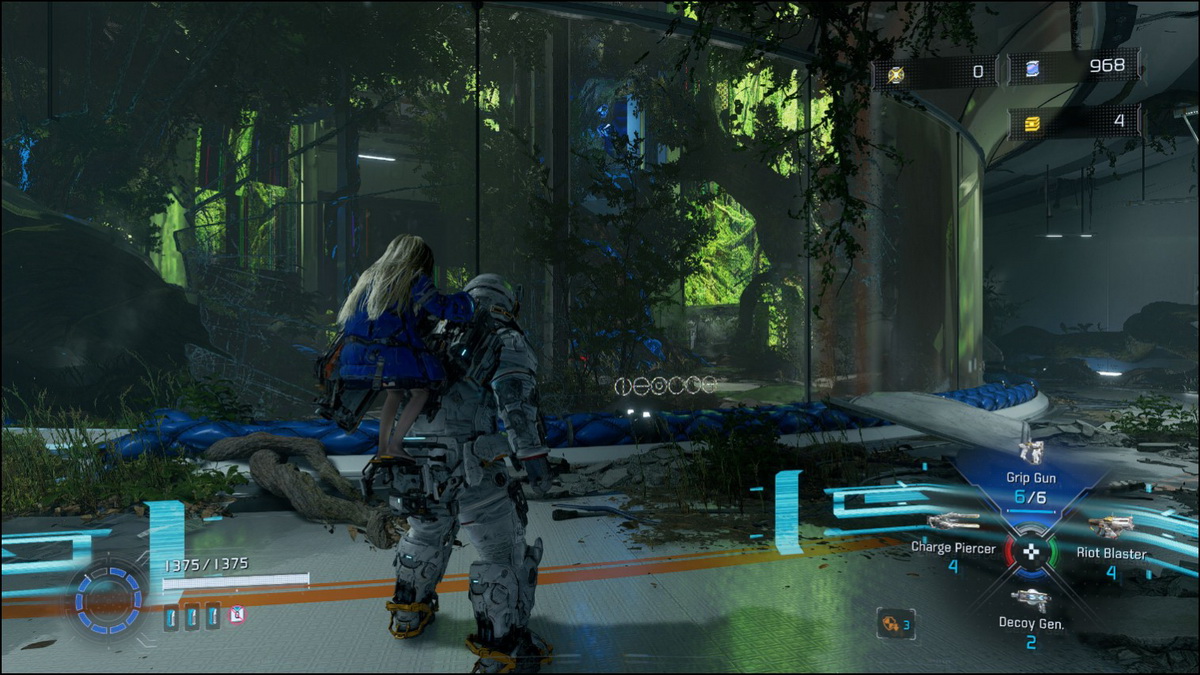Click the gold stacked-bars resource icon
The width and height of the screenshot is (1200, 675).
click(1029, 121)
